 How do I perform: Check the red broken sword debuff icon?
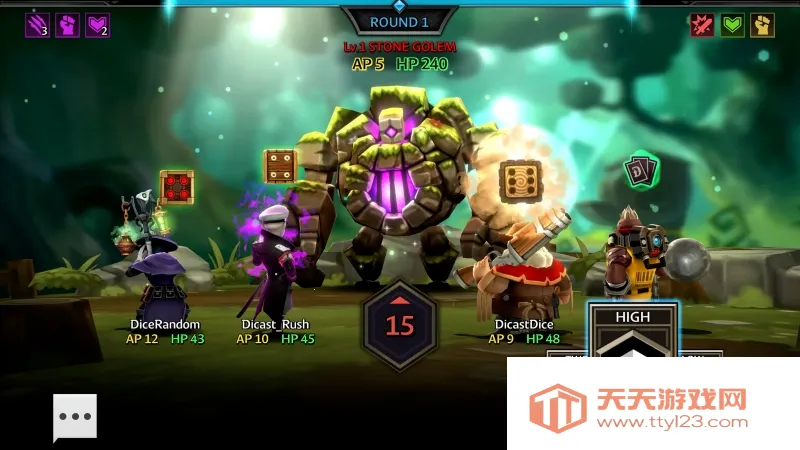[x=703, y=25]
